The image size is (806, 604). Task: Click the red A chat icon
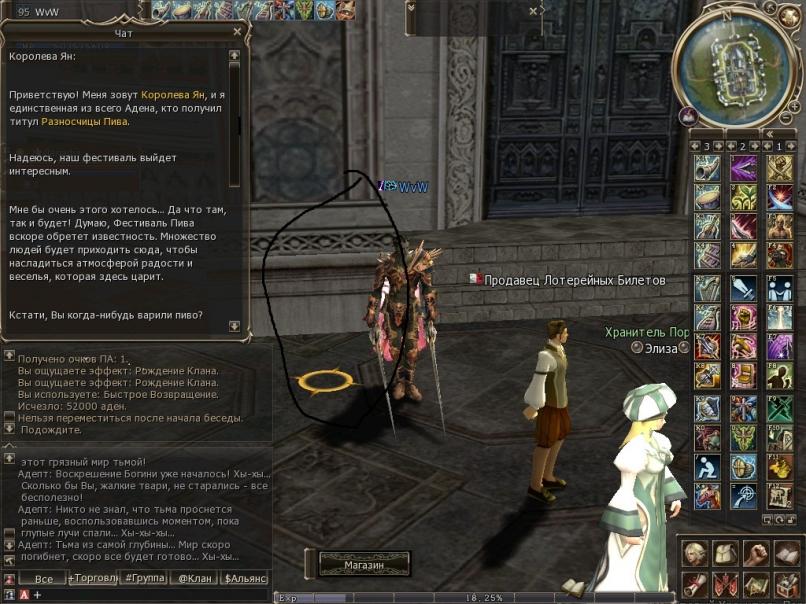(23, 595)
